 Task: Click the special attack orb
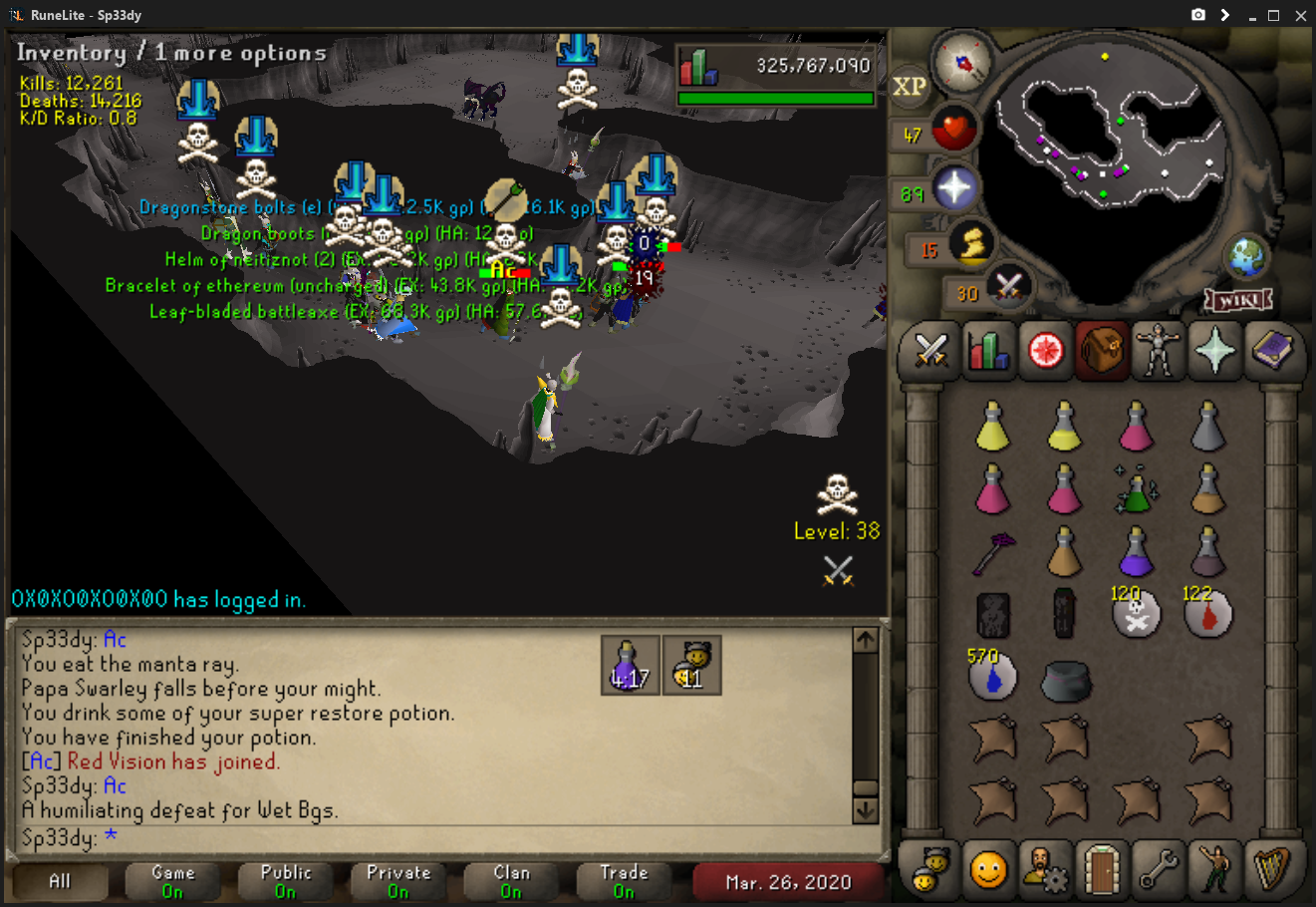pos(1007,288)
